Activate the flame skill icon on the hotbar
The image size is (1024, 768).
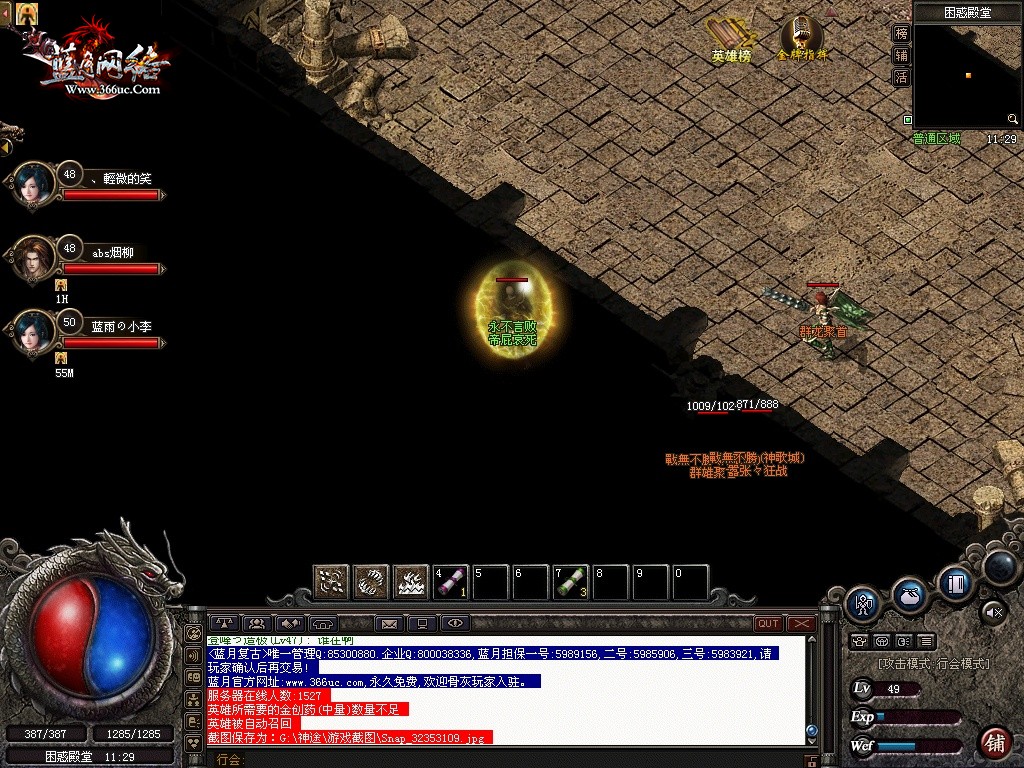[x=411, y=582]
